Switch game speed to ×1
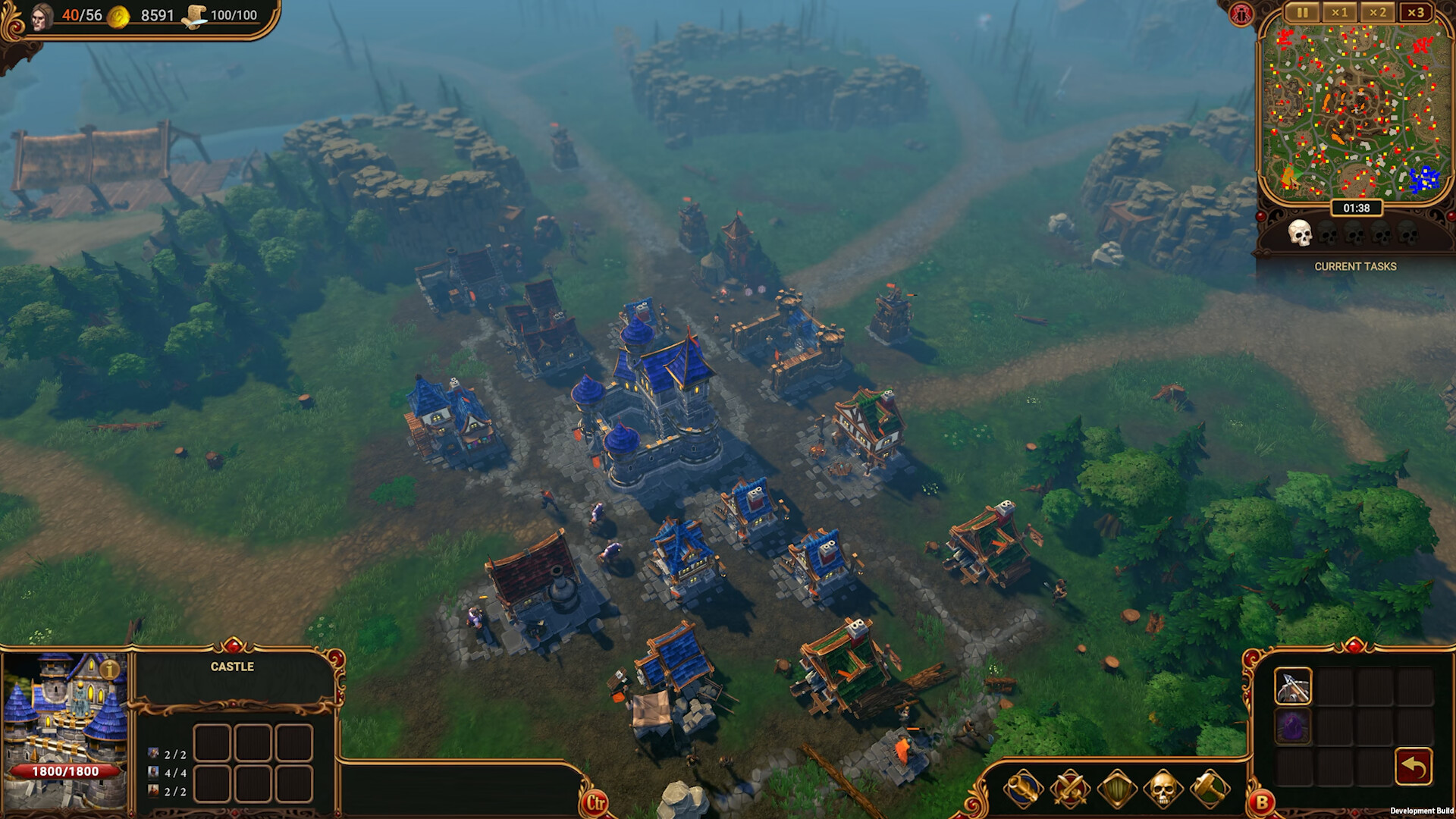Viewport: 1456px width, 819px height. point(1339,12)
